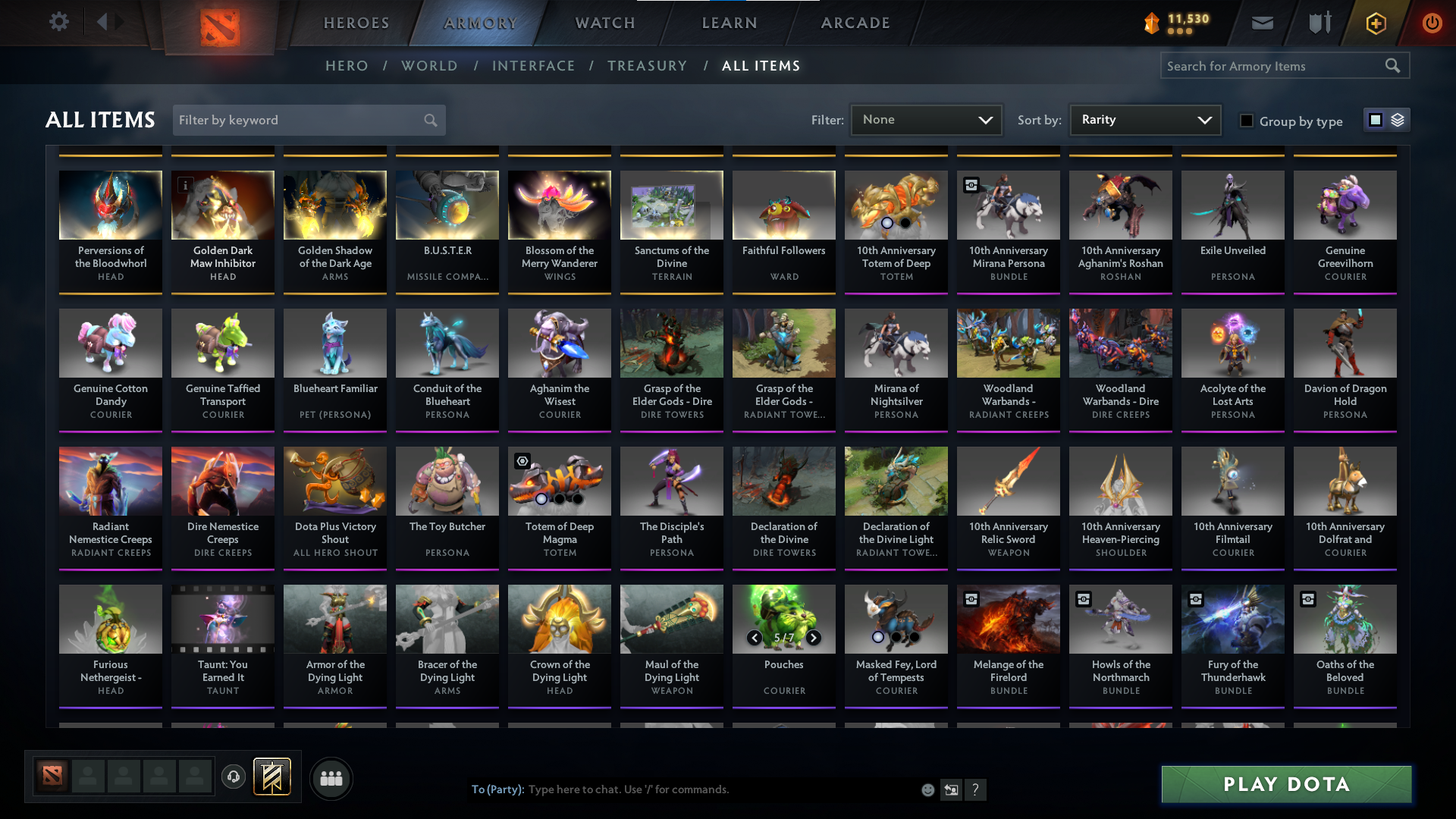Click the voice chat headset icon
The image size is (1456, 819).
[x=234, y=778]
